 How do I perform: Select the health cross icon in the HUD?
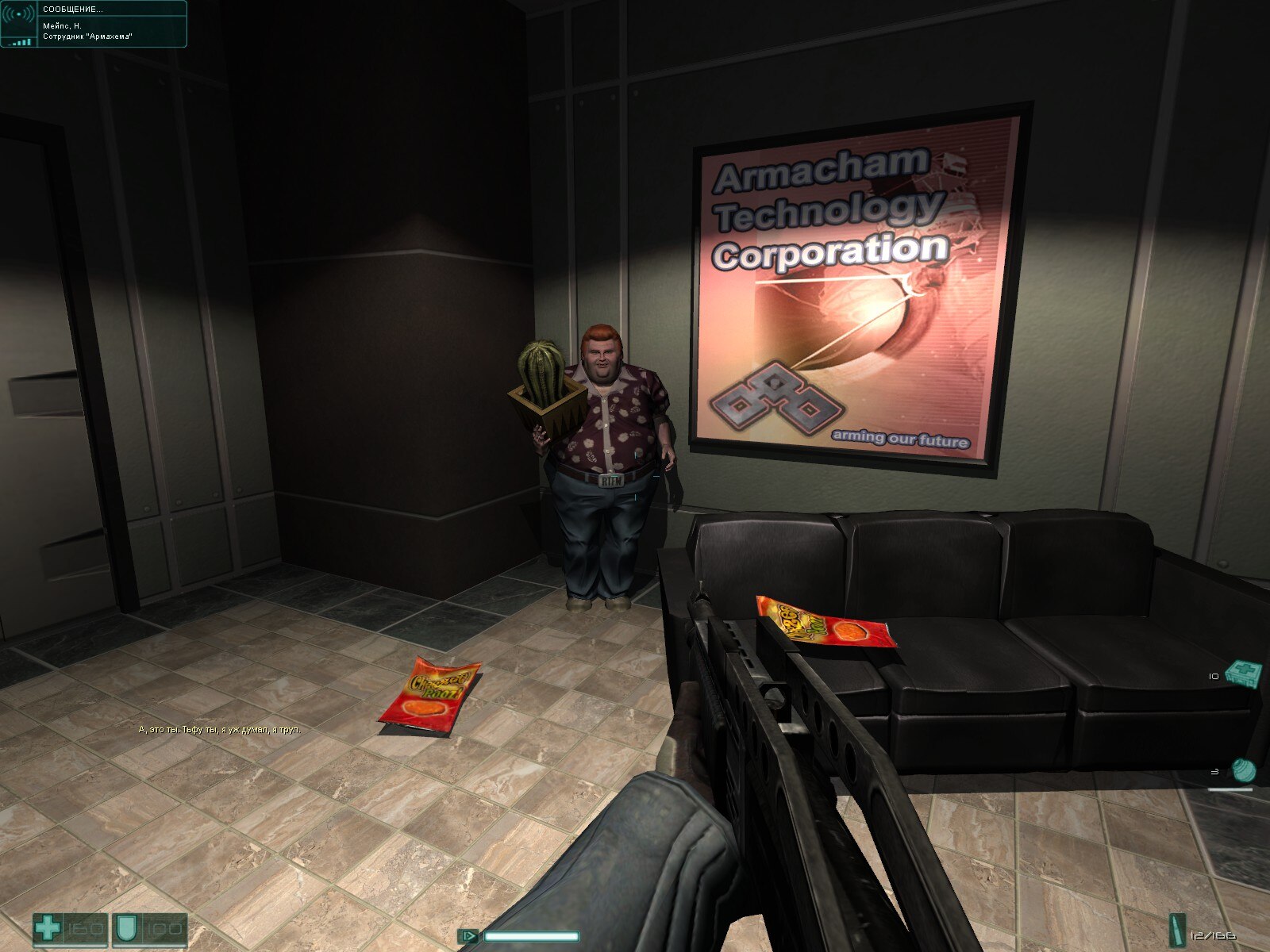(46, 927)
